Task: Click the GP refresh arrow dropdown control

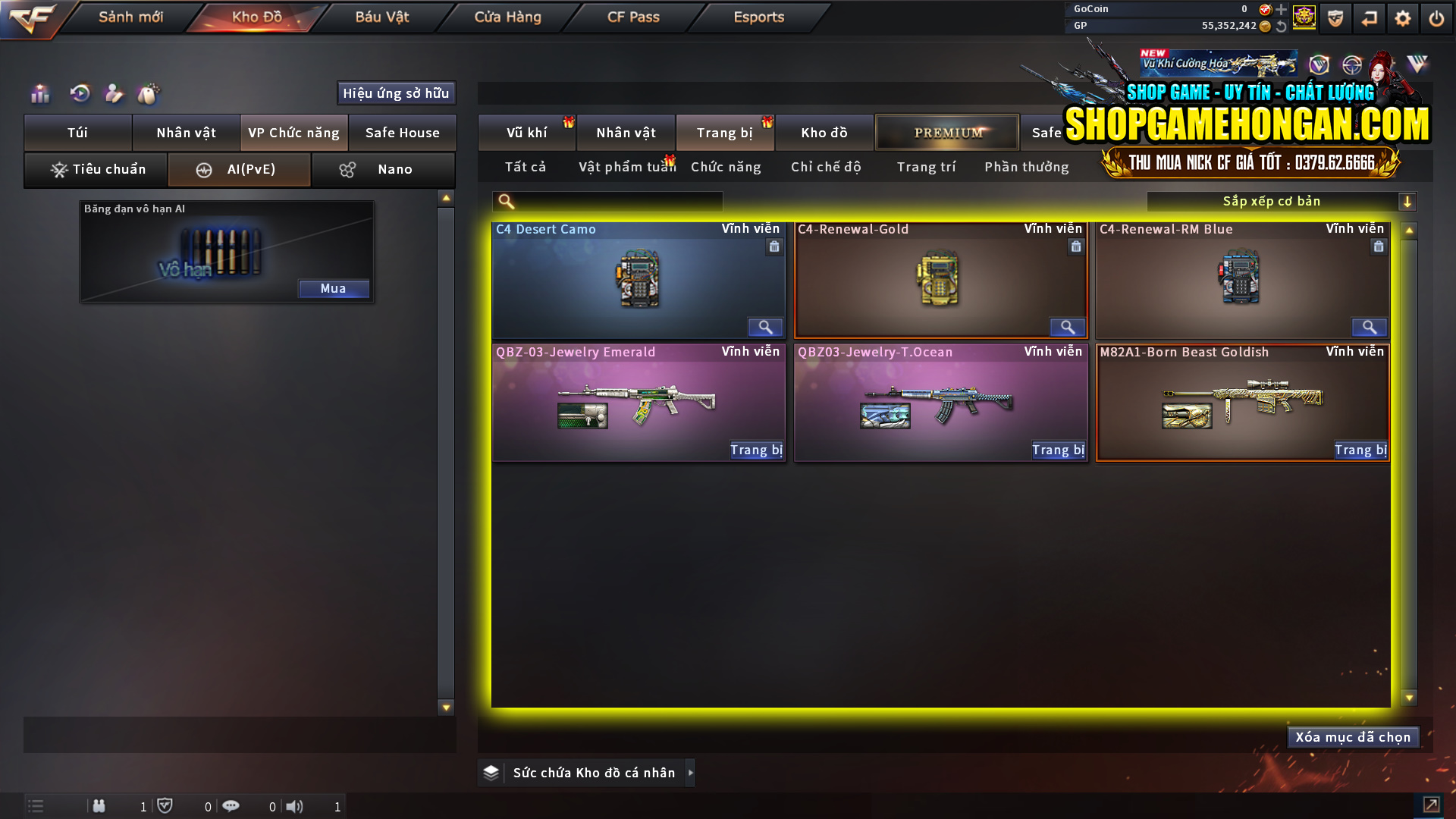Action: 1282,26
